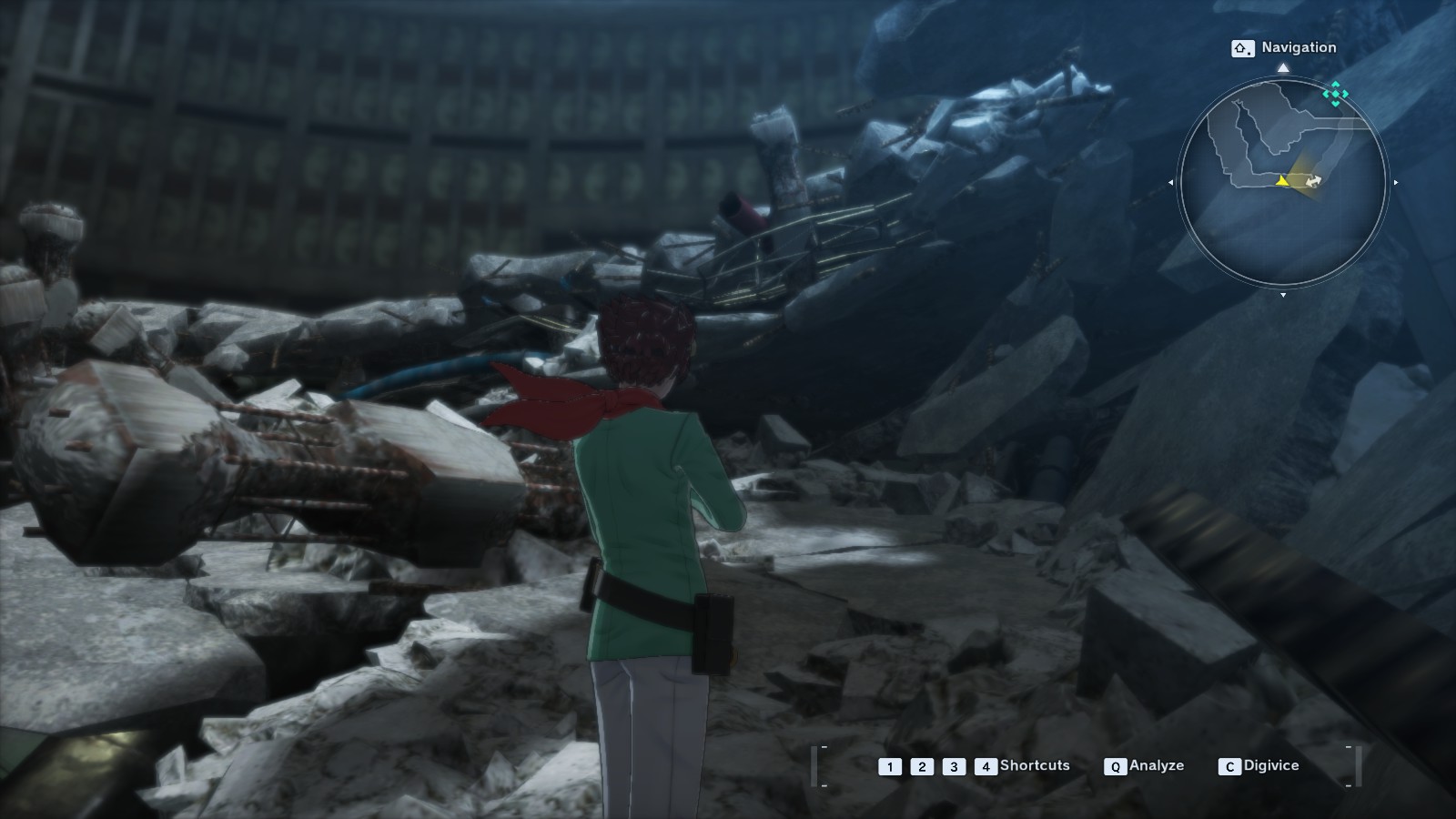This screenshot has width=1456, height=819.
Task: Open the circular minimap
Action: (1282, 182)
